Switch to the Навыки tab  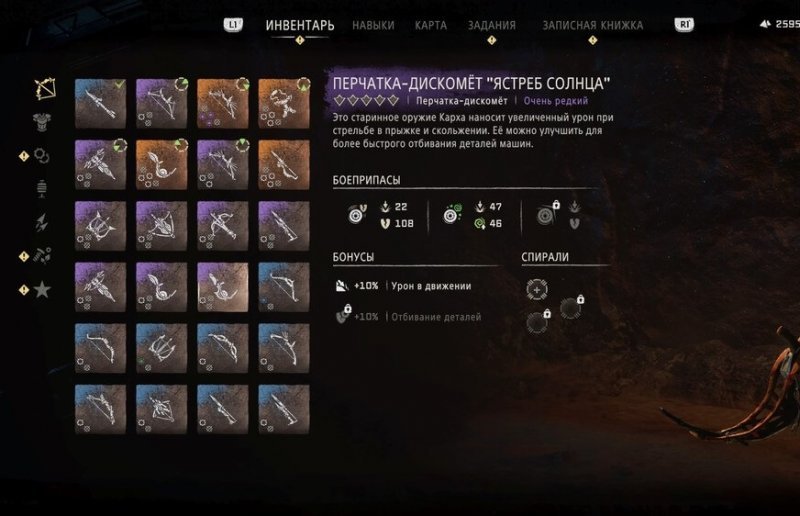point(373,25)
